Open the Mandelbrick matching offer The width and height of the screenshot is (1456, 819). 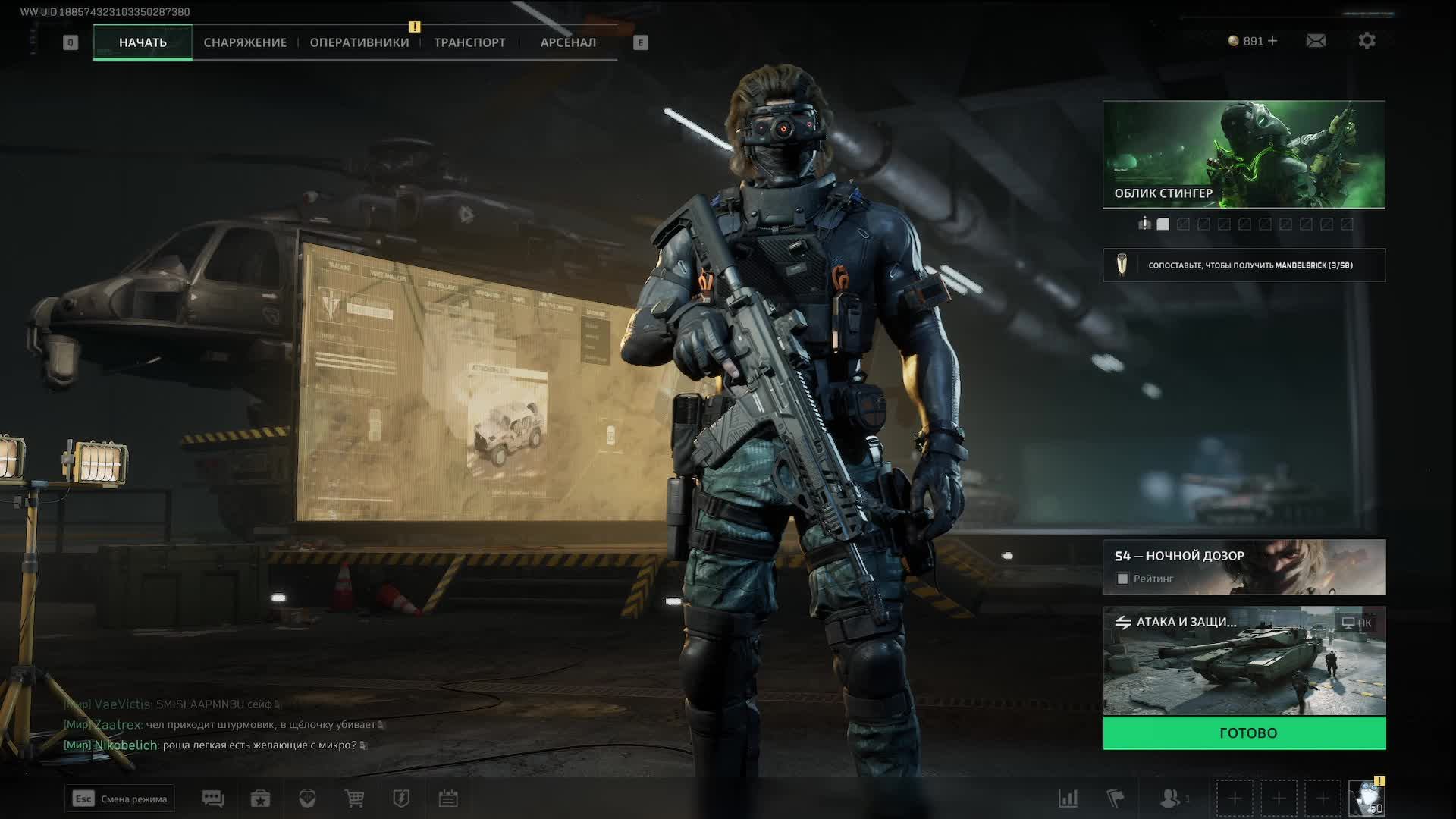pos(1244,265)
